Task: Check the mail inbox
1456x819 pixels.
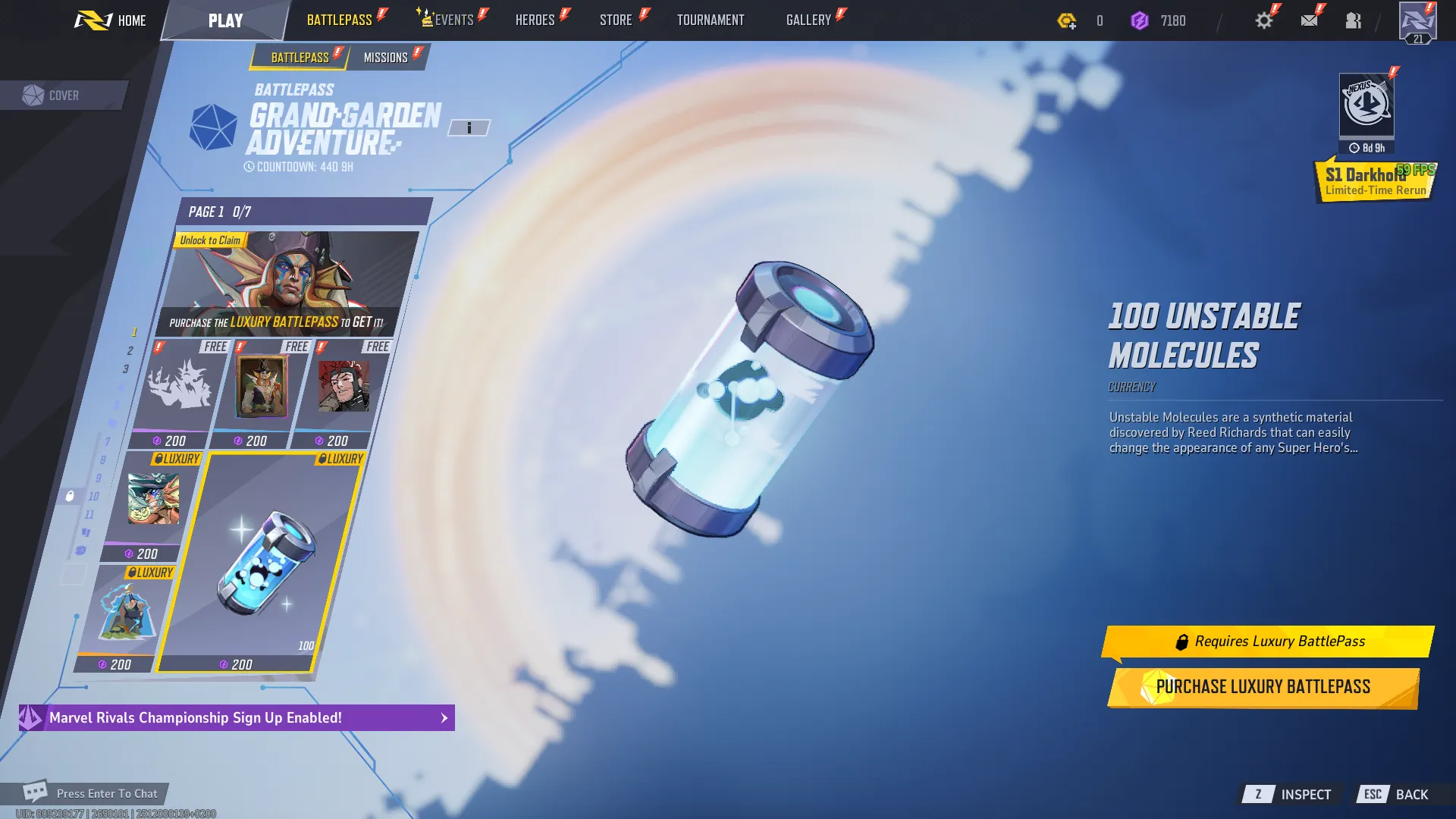Action: click(x=1309, y=20)
